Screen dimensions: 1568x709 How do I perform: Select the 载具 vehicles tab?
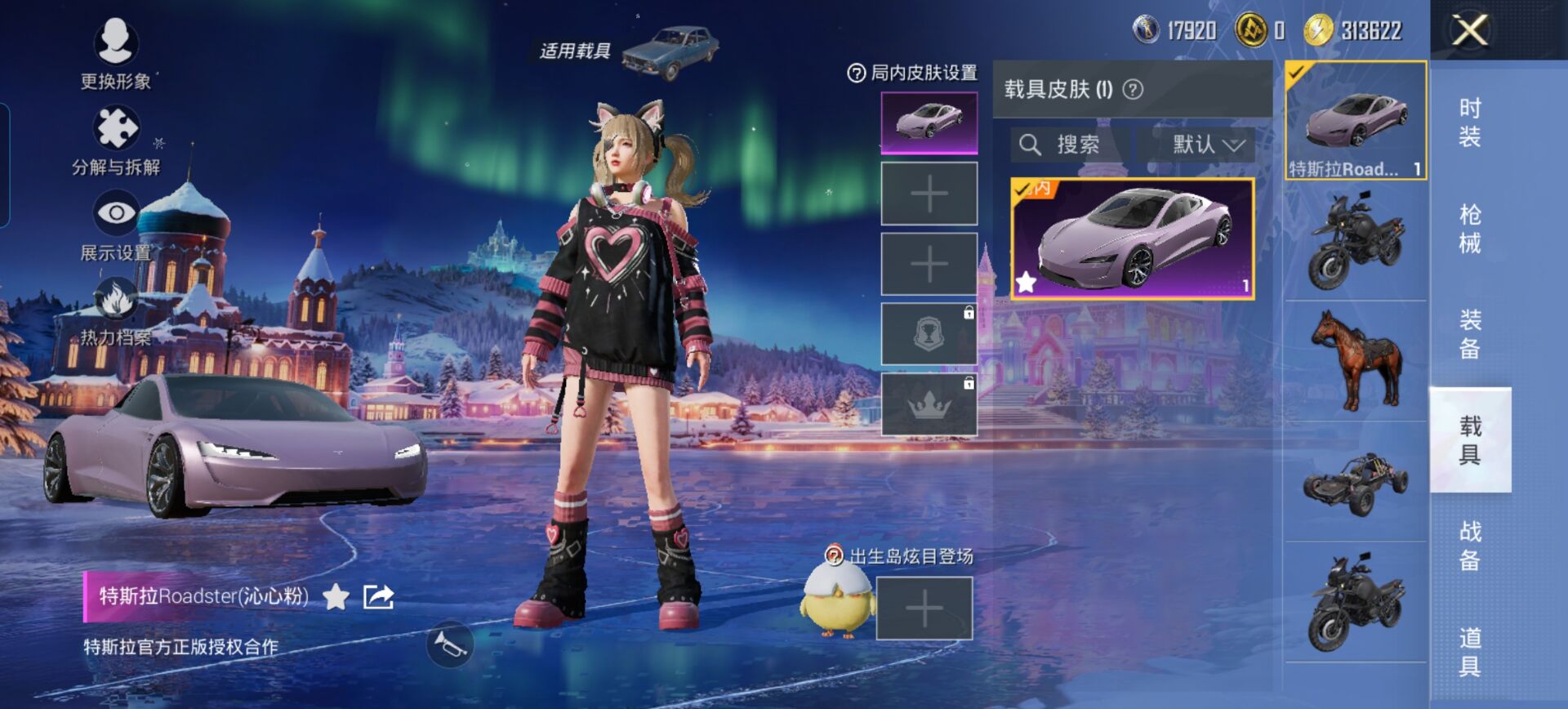pyautogui.click(x=1470, y=439)
